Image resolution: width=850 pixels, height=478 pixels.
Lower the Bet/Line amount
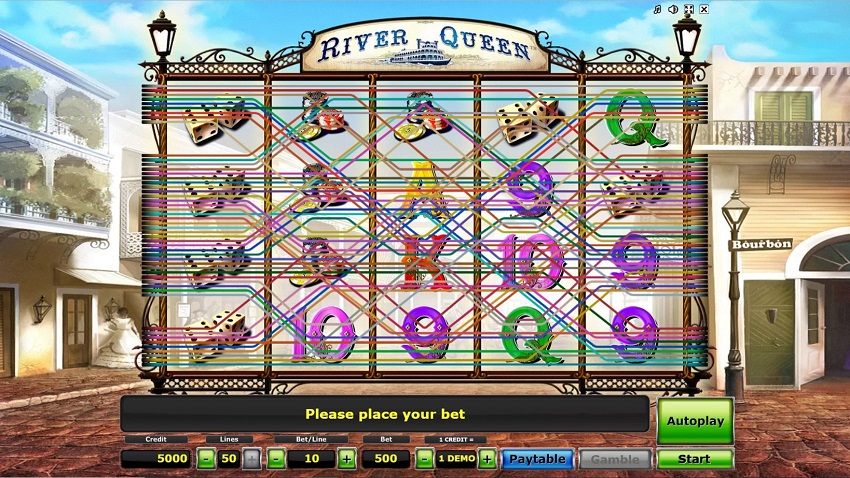(275, 459)
